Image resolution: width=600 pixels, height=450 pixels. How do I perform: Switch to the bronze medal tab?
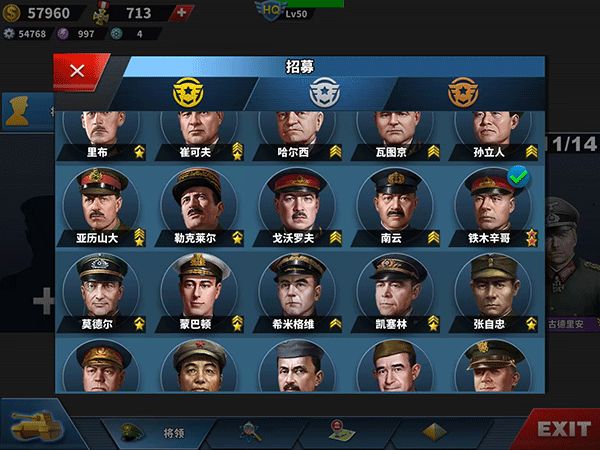(x=463, y=93)
